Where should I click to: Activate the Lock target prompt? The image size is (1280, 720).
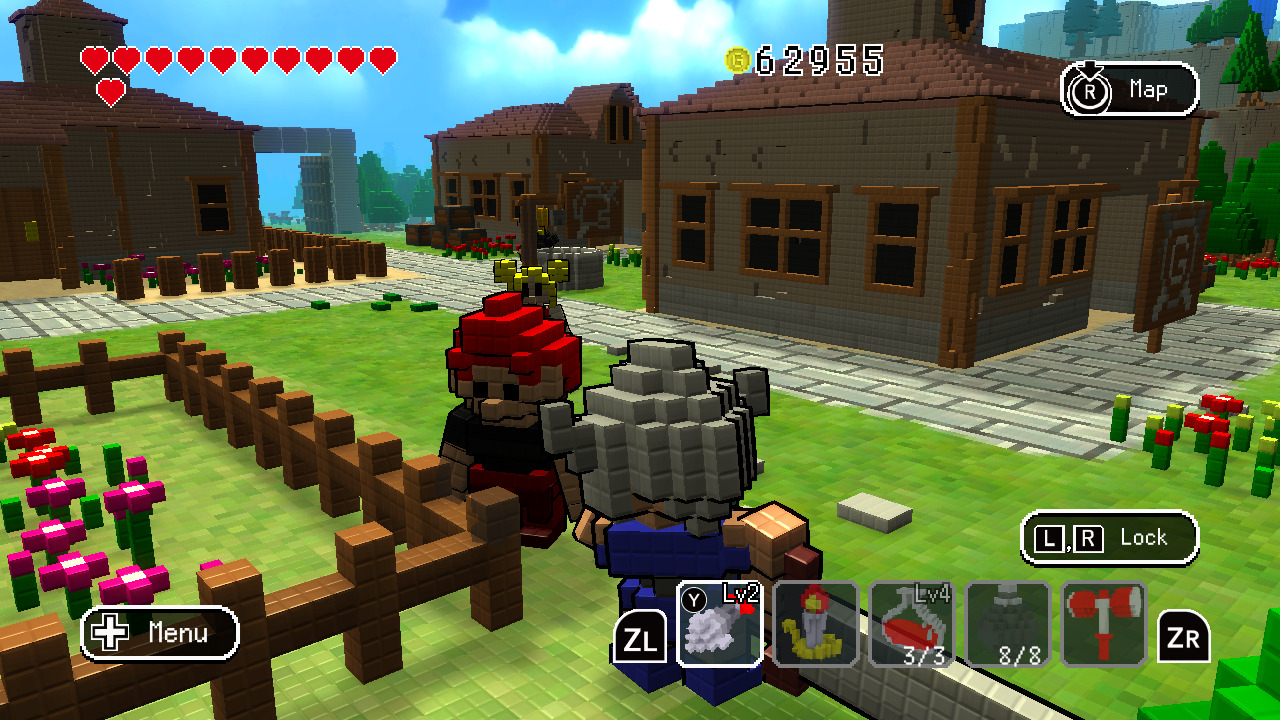[1110, 537]
